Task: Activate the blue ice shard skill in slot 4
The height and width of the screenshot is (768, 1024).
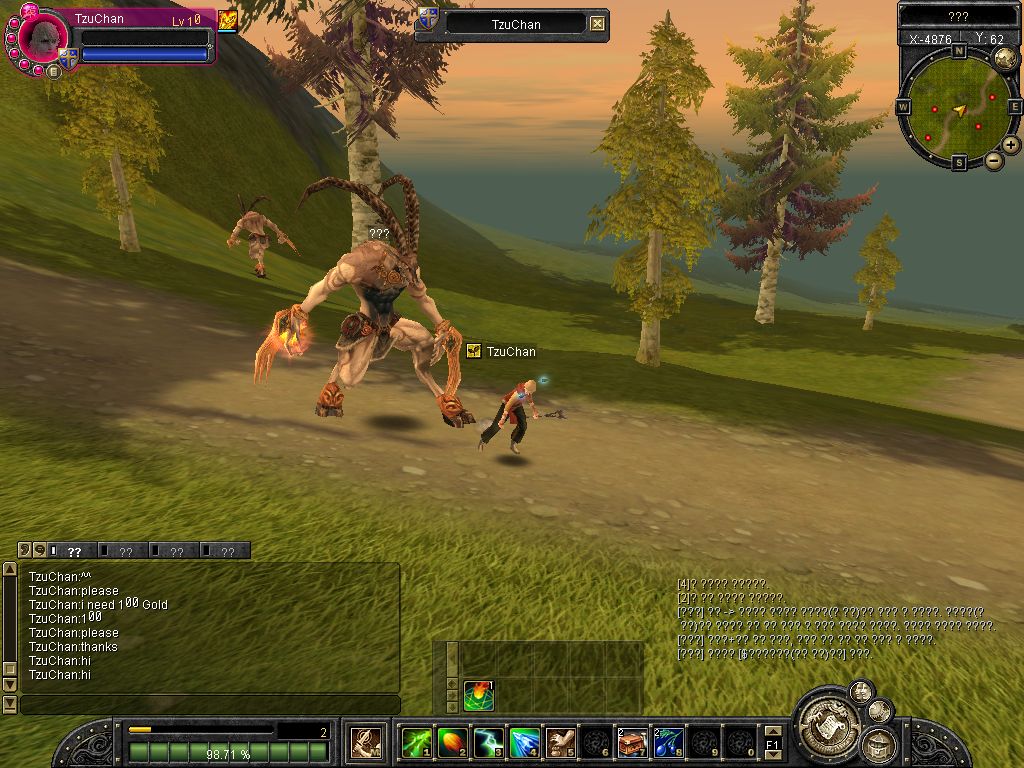Action: 524,743
